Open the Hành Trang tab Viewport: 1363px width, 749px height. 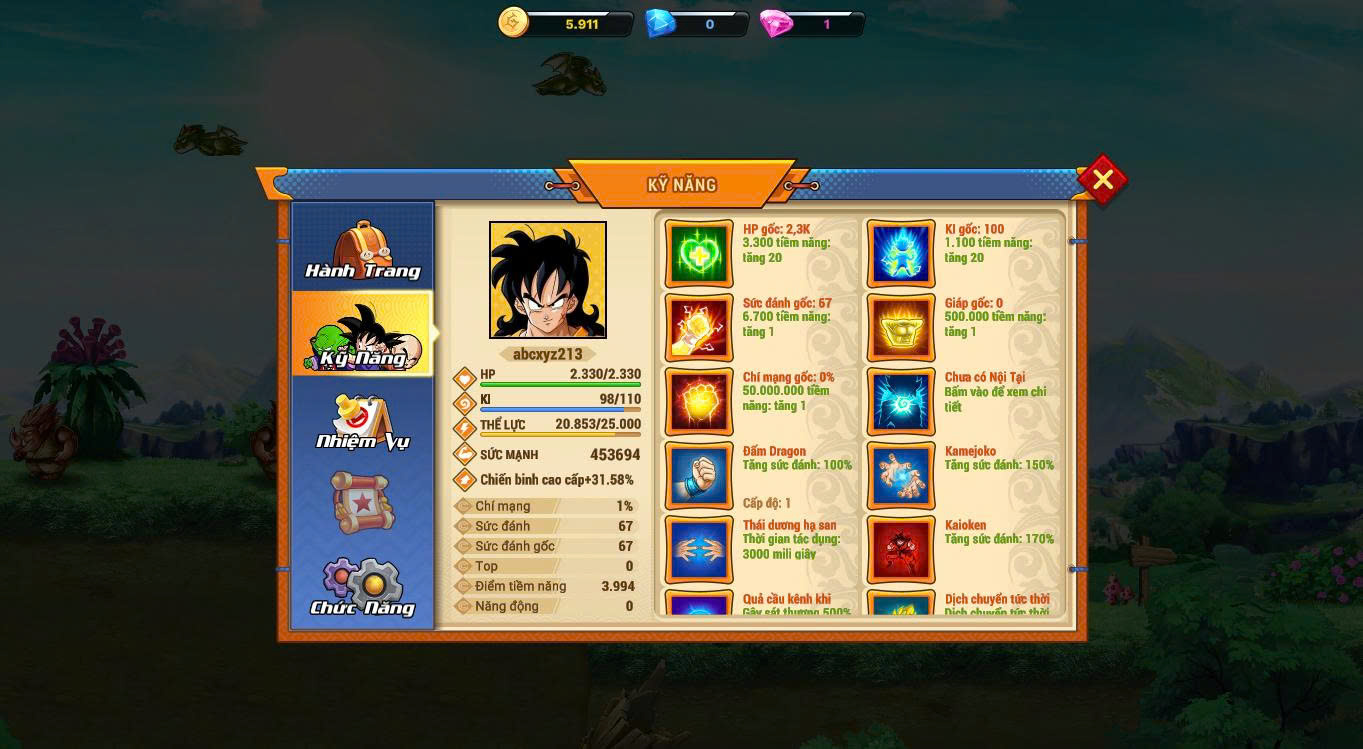362,250
